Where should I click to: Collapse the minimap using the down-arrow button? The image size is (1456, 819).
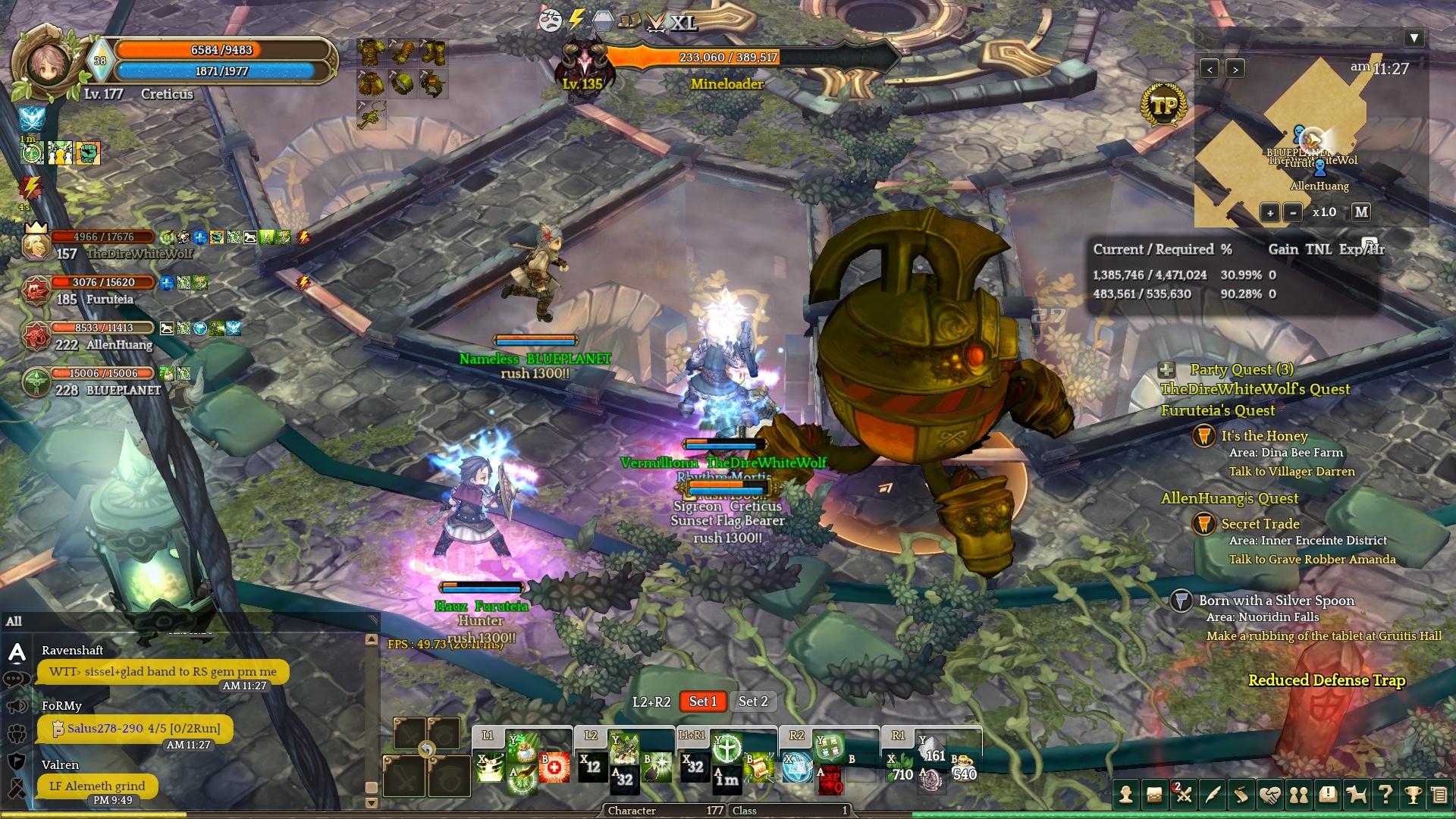1414,38
